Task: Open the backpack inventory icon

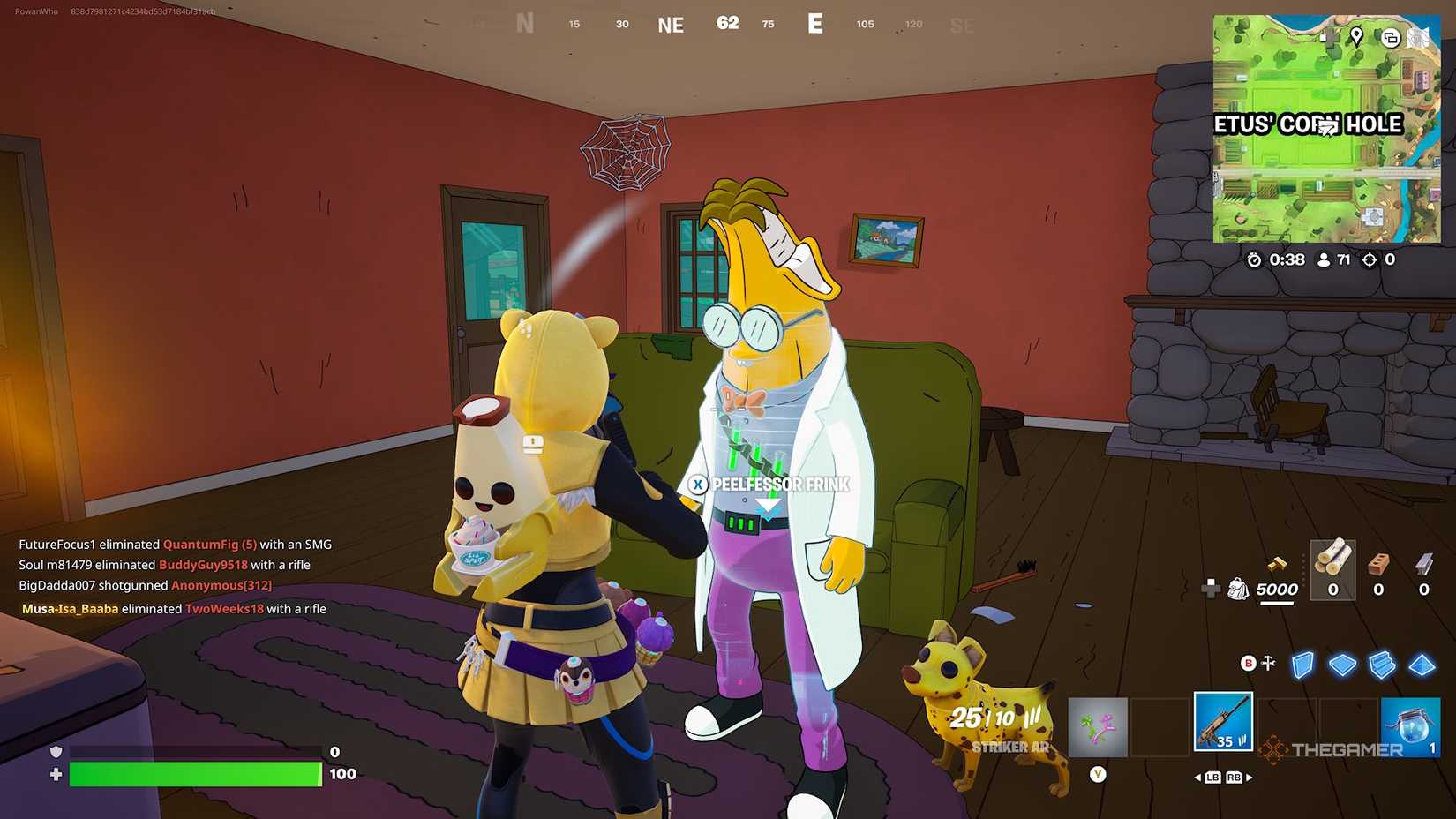Action: [1239, 590]
